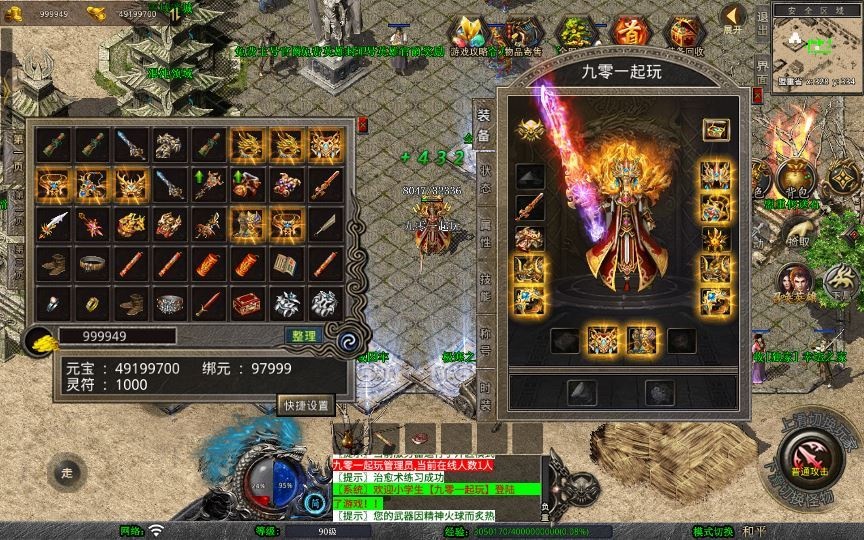Select the gold ring item in bag

coord(90,301)
